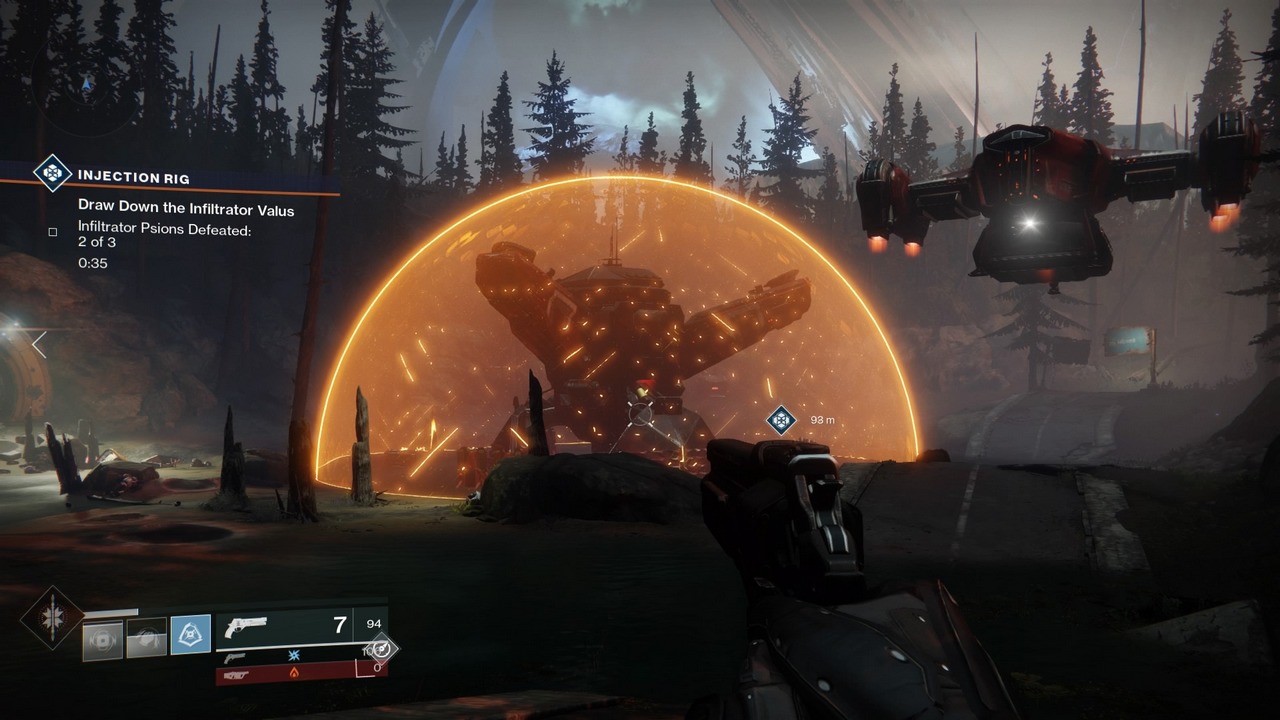Screen dimensions: 1280x720
Task: Select the super ability diamond icon
Action: 50,618
